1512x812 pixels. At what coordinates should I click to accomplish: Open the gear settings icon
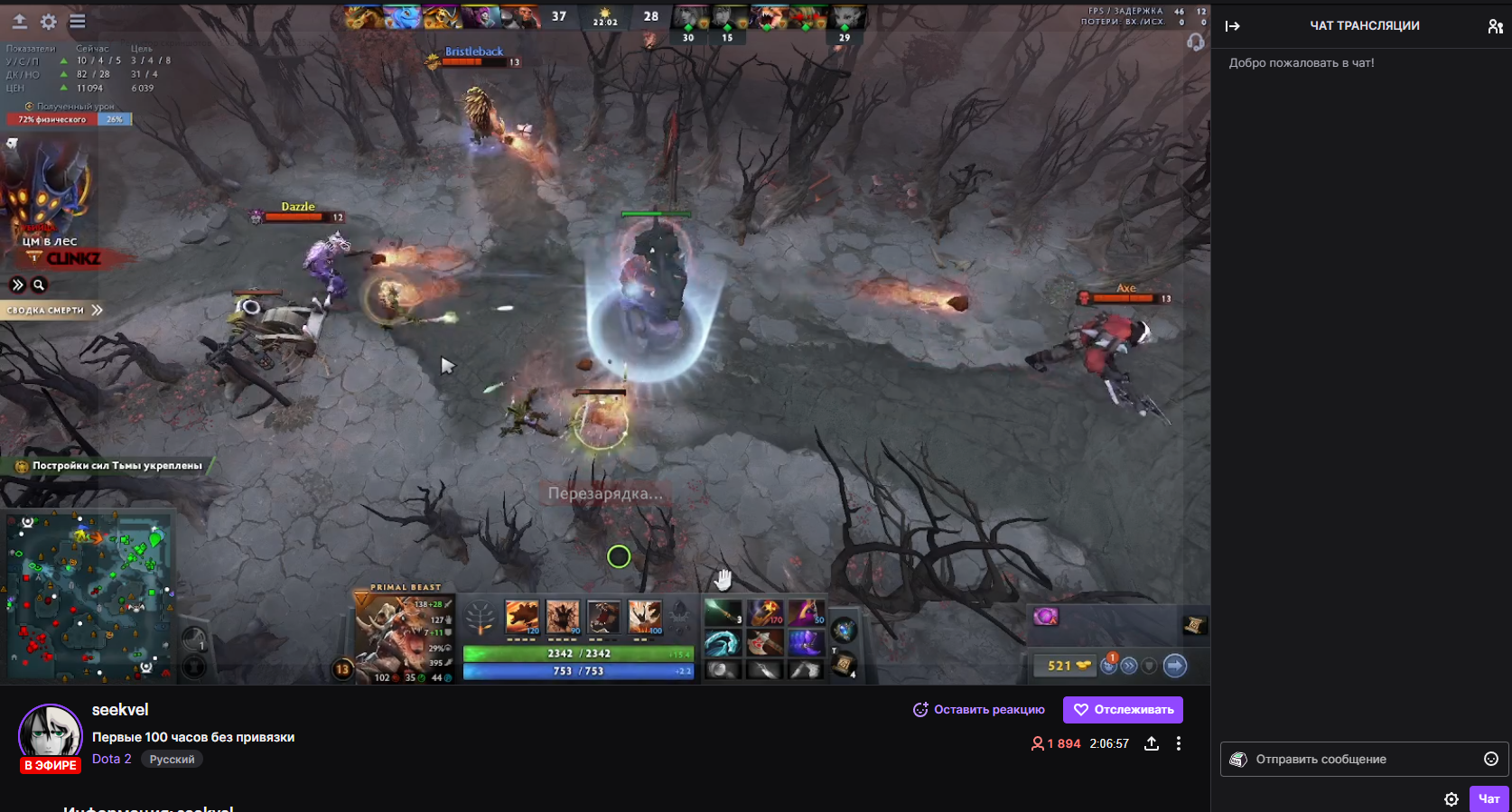(49, 22)
